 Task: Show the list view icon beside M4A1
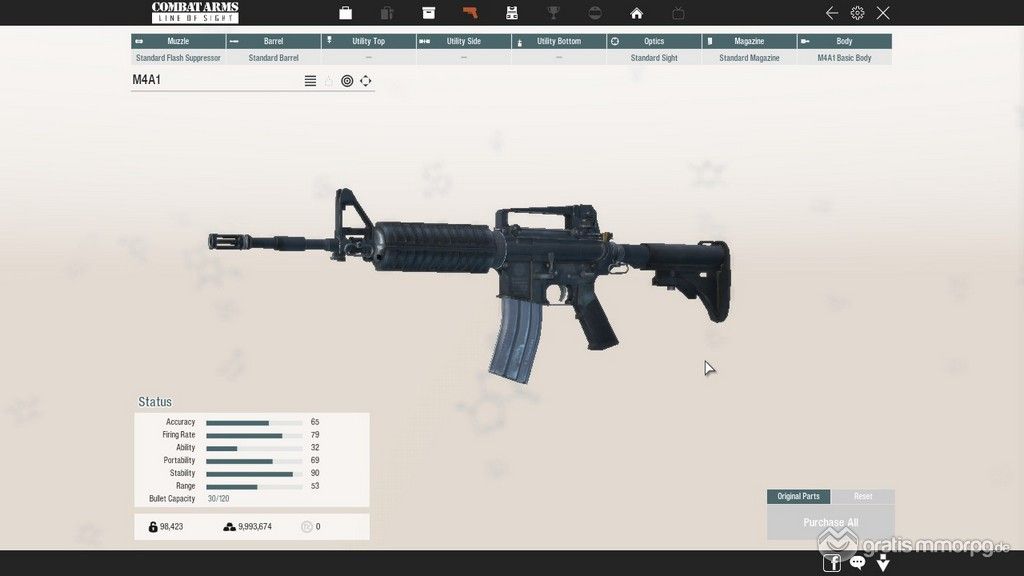[x=310, y=81]
